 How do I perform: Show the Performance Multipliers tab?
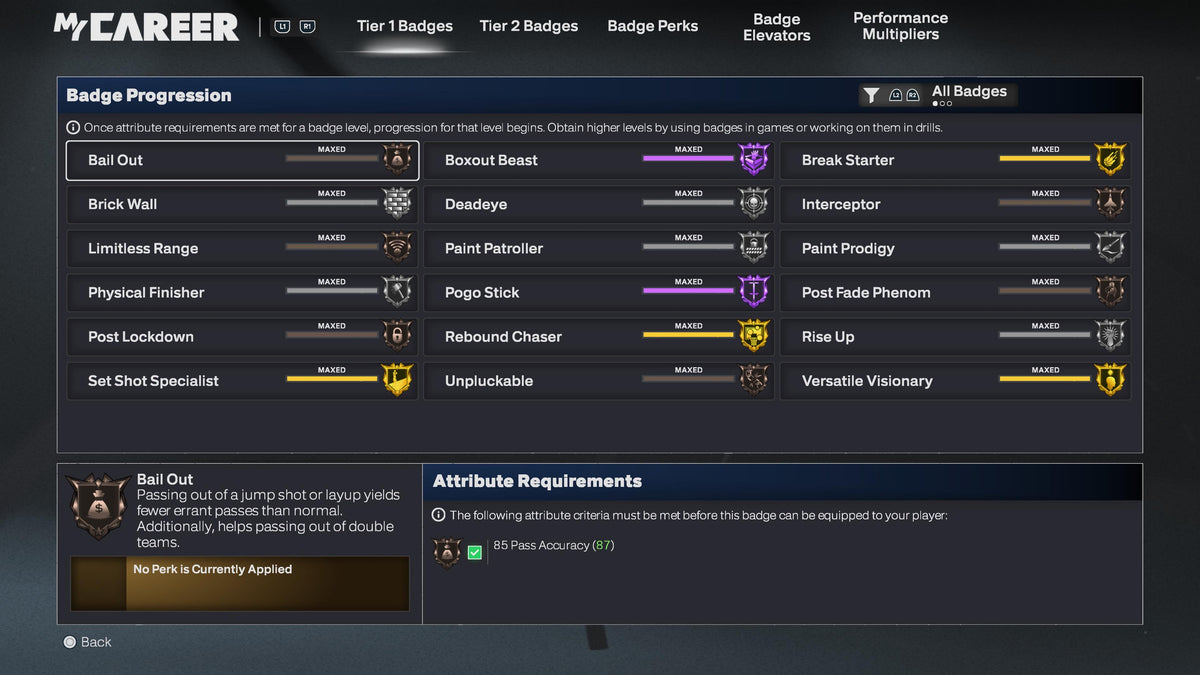(x=900, y=26)
